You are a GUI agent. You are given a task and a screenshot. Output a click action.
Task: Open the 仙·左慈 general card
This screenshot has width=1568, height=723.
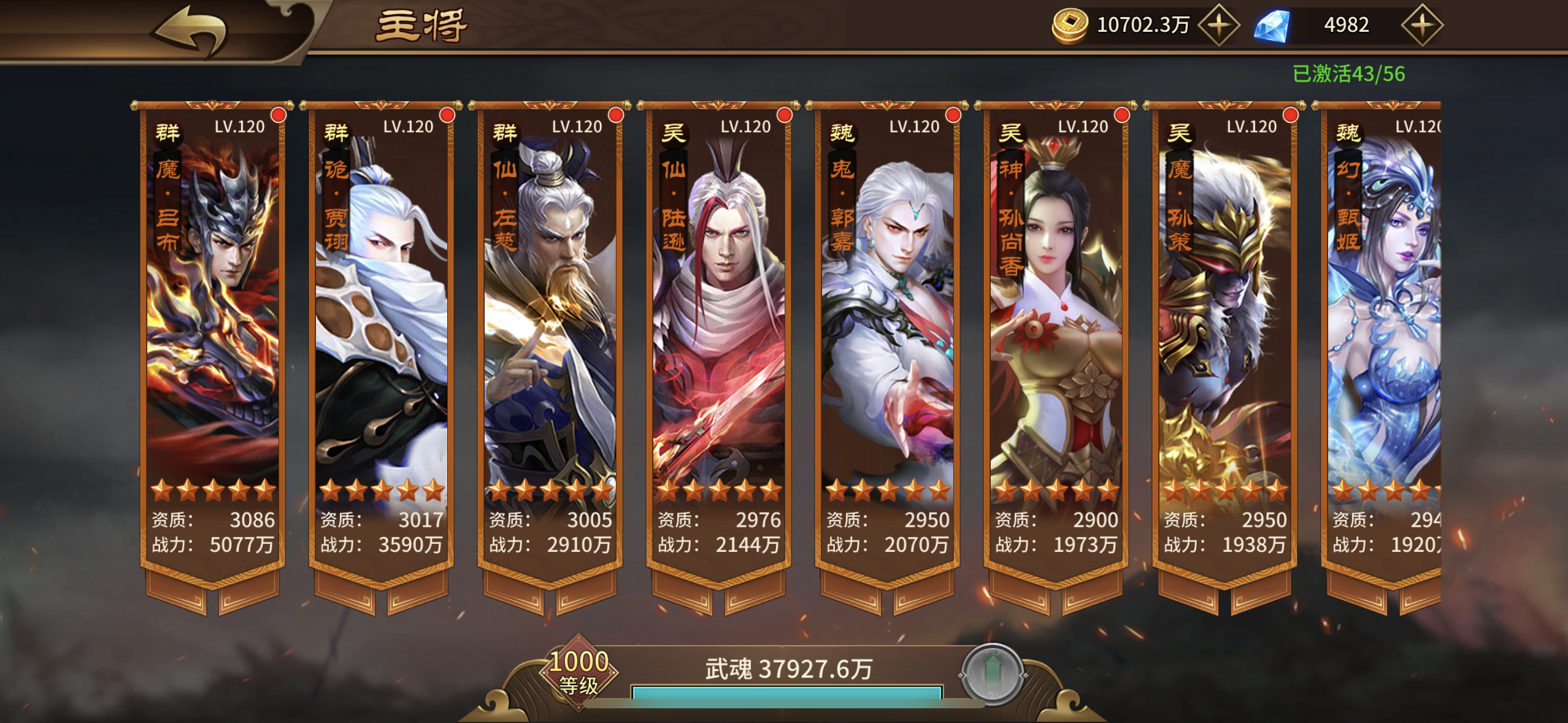point(550,343)
